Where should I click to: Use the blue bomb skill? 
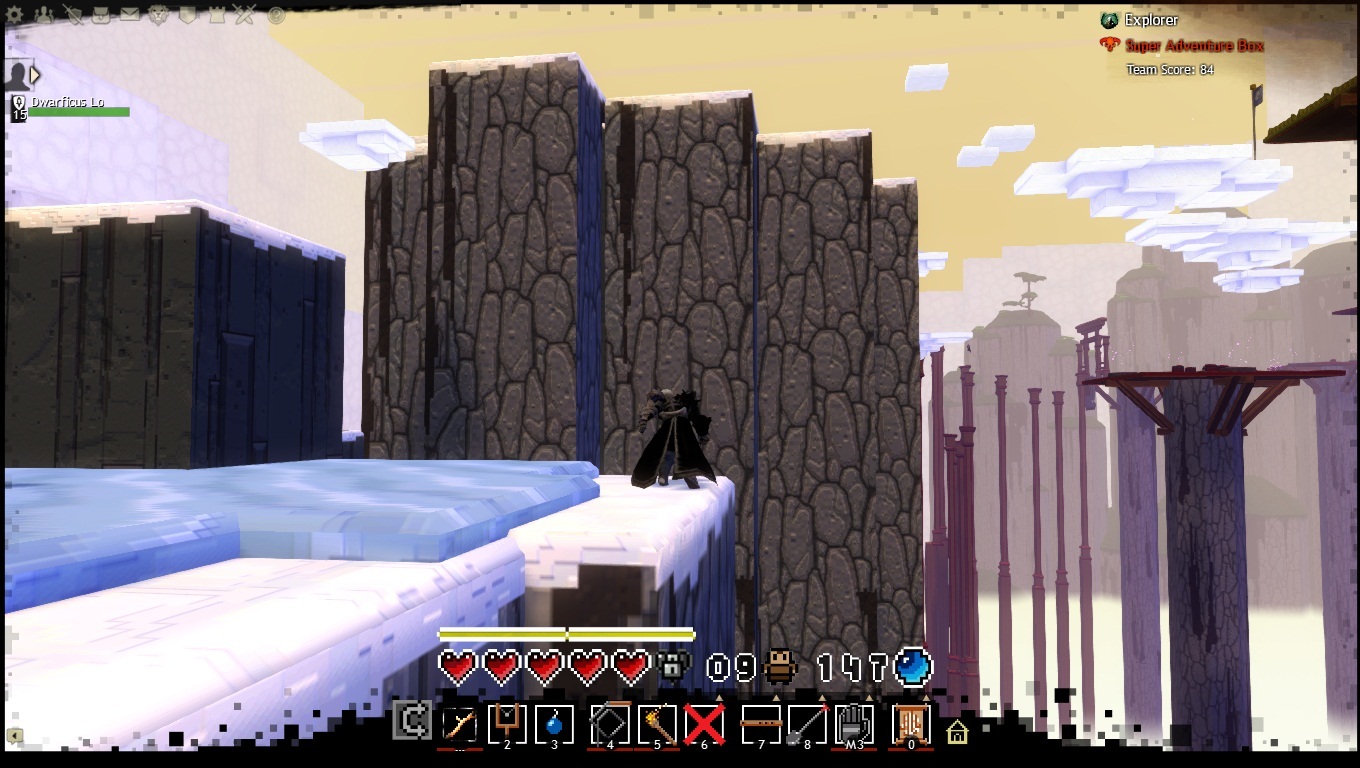pyautogui.click(x=555, y=724)
